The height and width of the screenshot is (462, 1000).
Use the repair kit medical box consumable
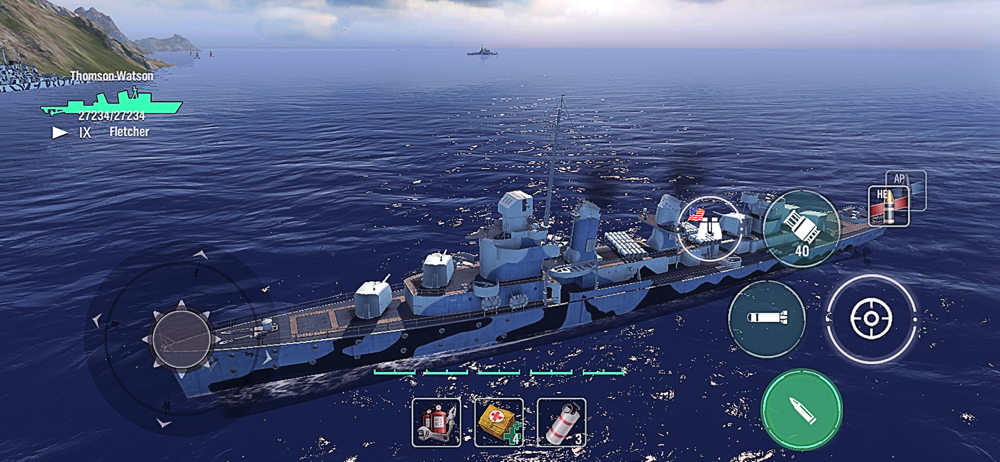[499, 422]
